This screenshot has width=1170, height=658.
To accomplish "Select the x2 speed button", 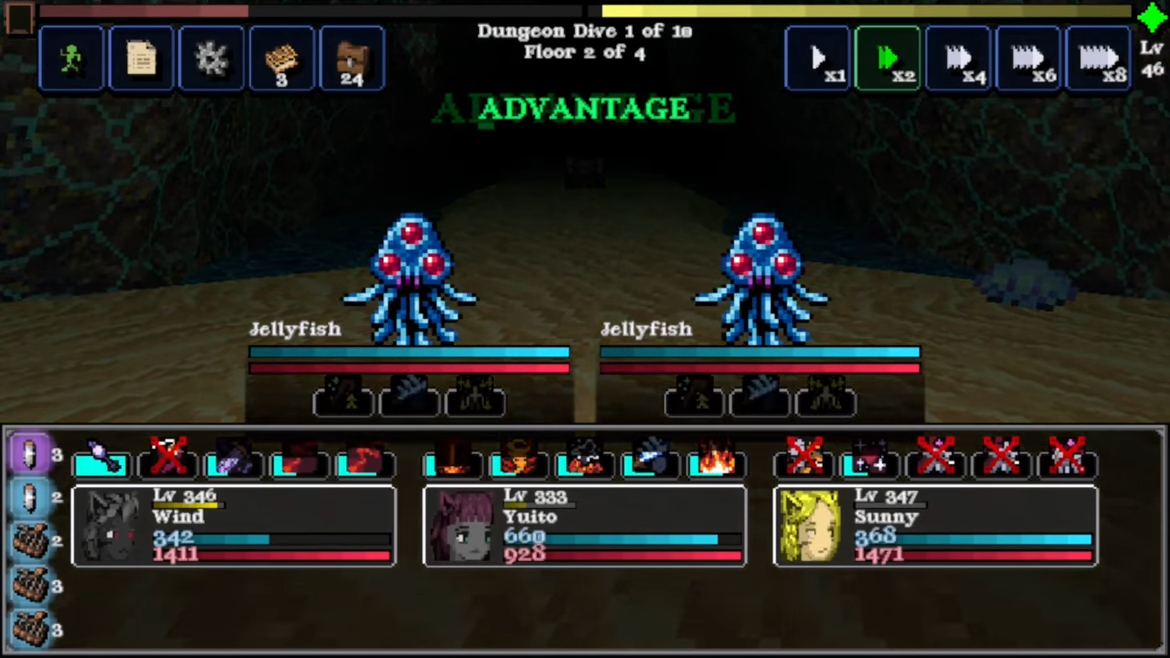I will pos(888,59).
